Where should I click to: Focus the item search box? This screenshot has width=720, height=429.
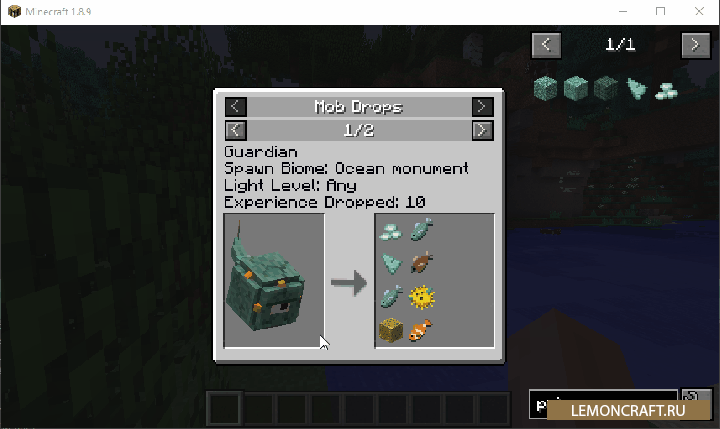(603, 405)
